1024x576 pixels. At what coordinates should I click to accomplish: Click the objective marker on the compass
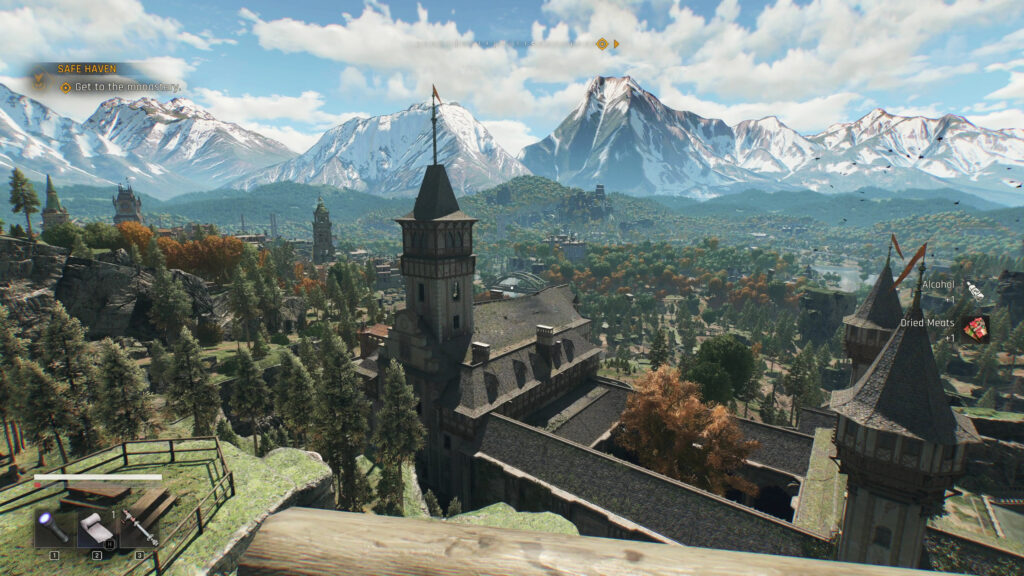[601, 44]
